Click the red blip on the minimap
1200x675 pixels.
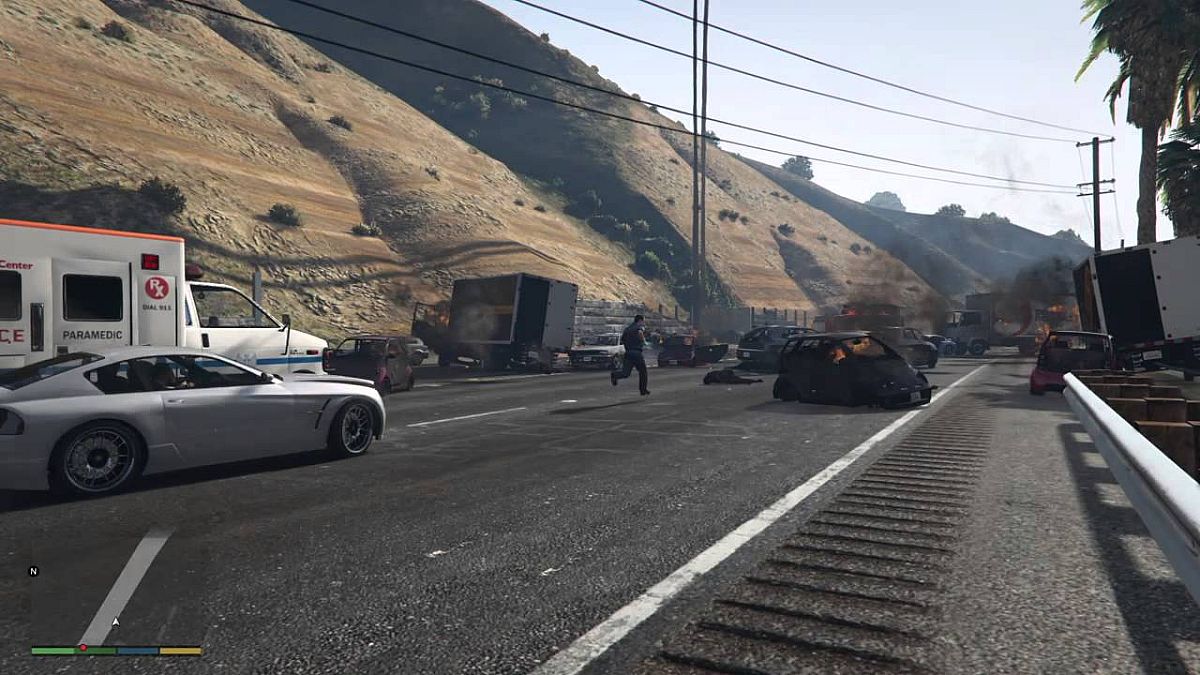[x=82, y=648]
